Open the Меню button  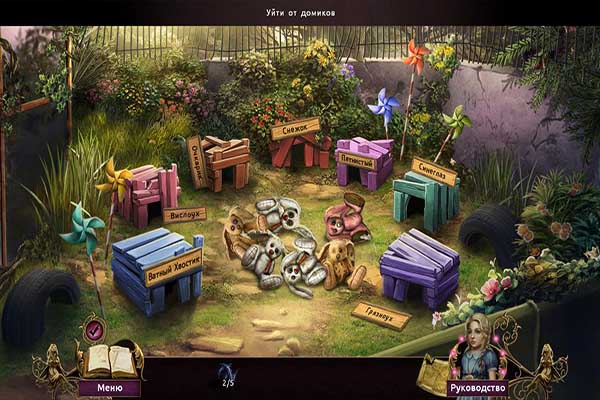[x=110, y=387]
